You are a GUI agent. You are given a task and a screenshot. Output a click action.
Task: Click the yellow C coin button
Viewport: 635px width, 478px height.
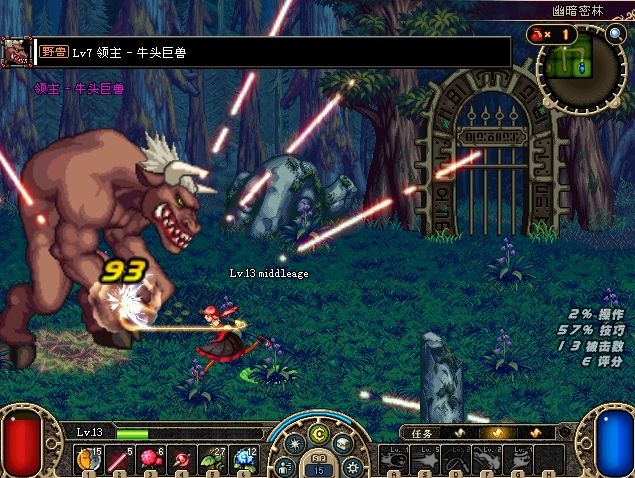click(319, 434)
